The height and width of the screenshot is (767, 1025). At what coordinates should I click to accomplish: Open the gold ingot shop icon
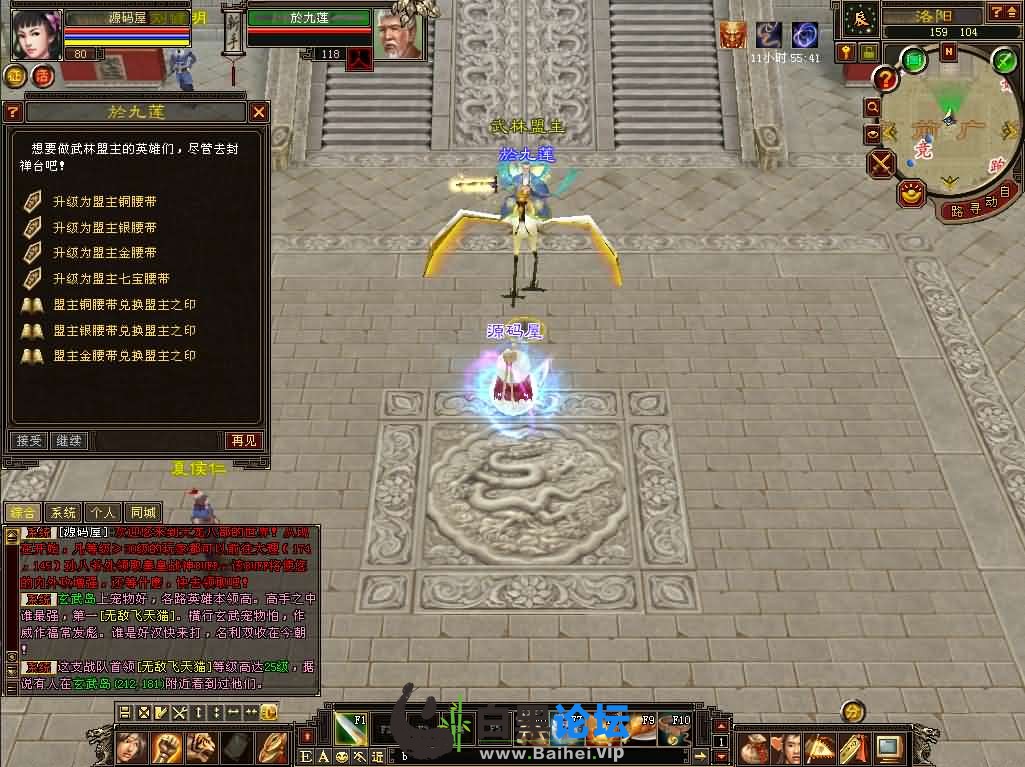(911, 193)
